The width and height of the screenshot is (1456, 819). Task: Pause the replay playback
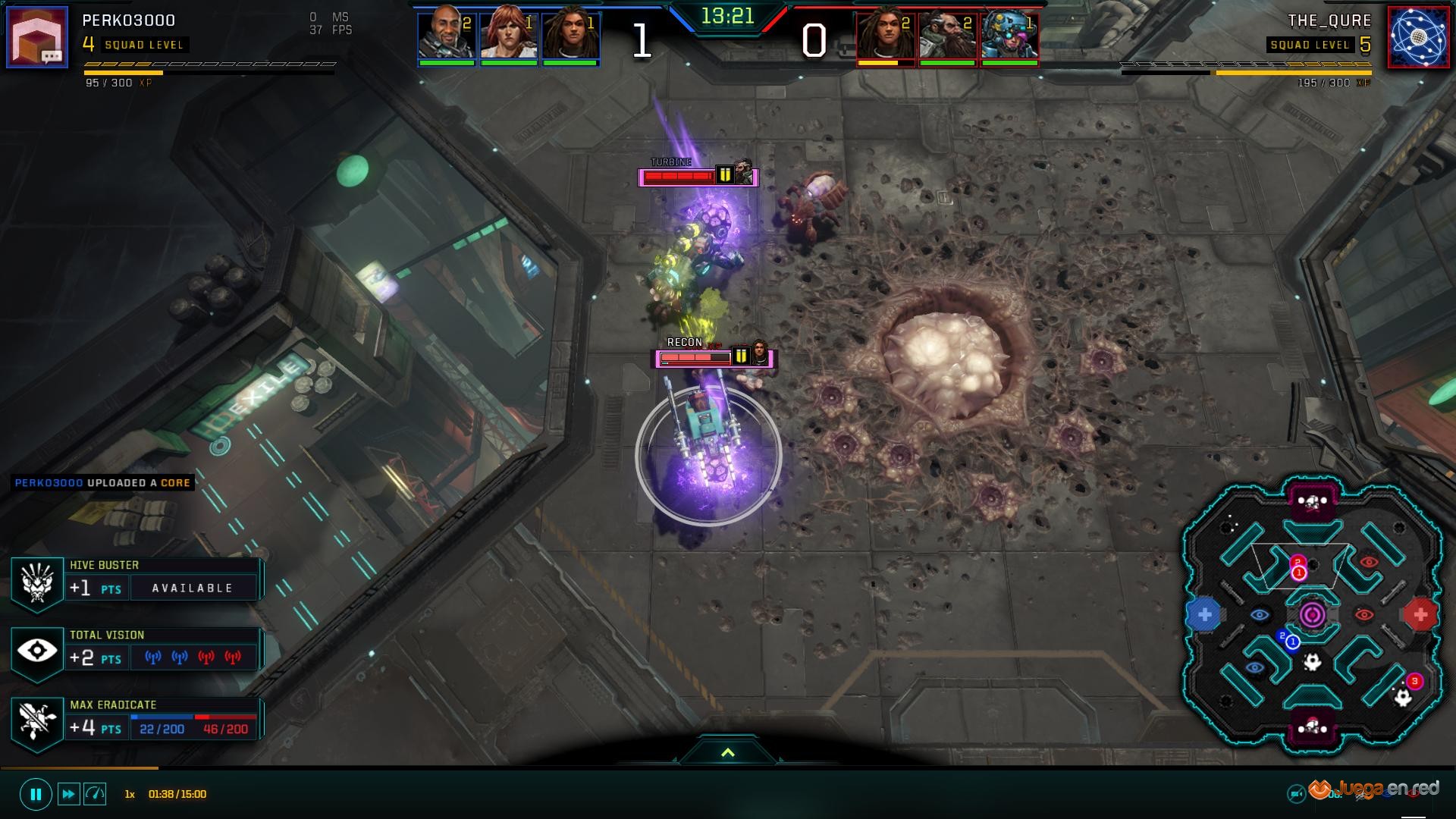point(36,794)
